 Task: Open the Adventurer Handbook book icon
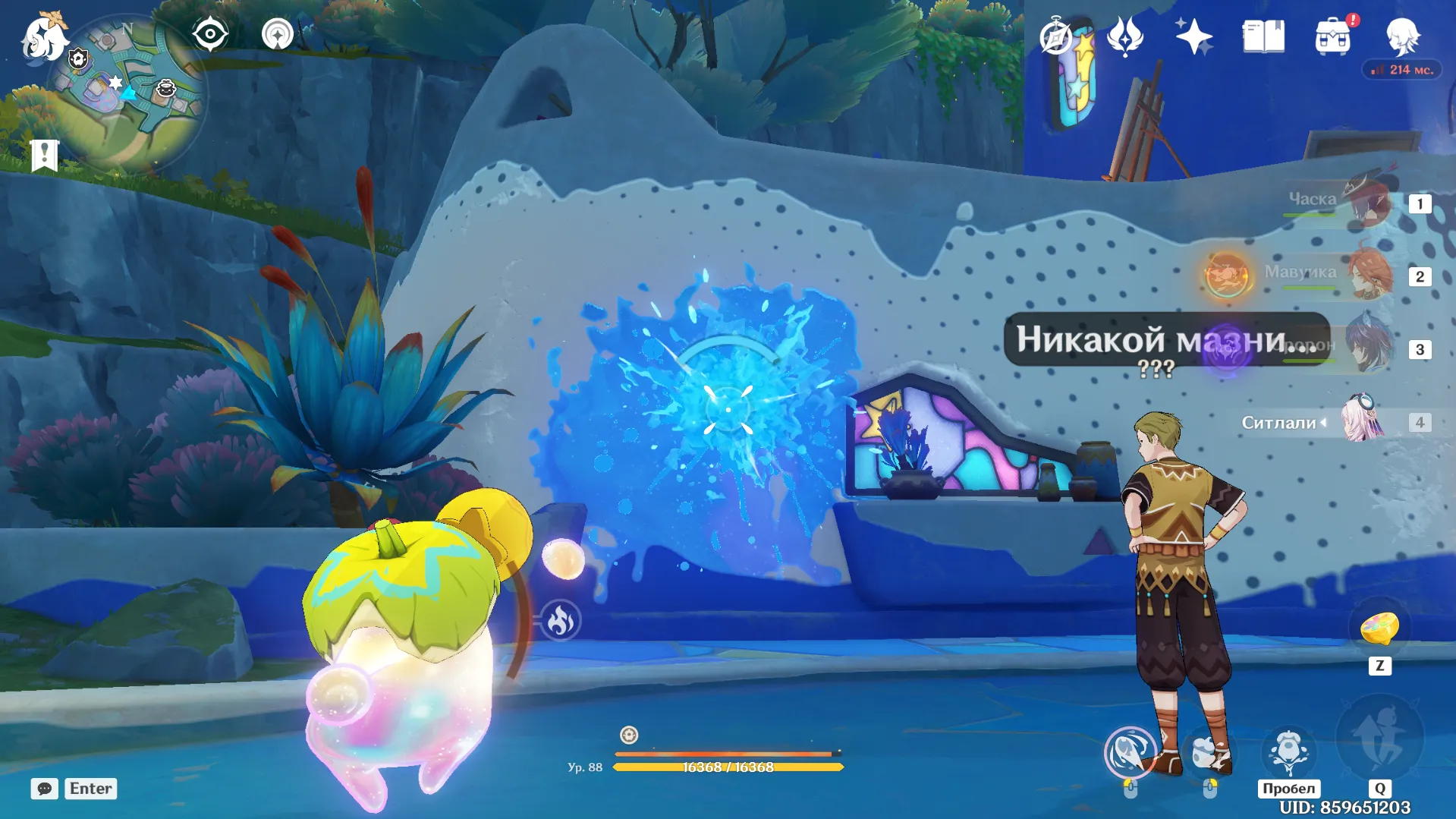(x=1263, y=36)
